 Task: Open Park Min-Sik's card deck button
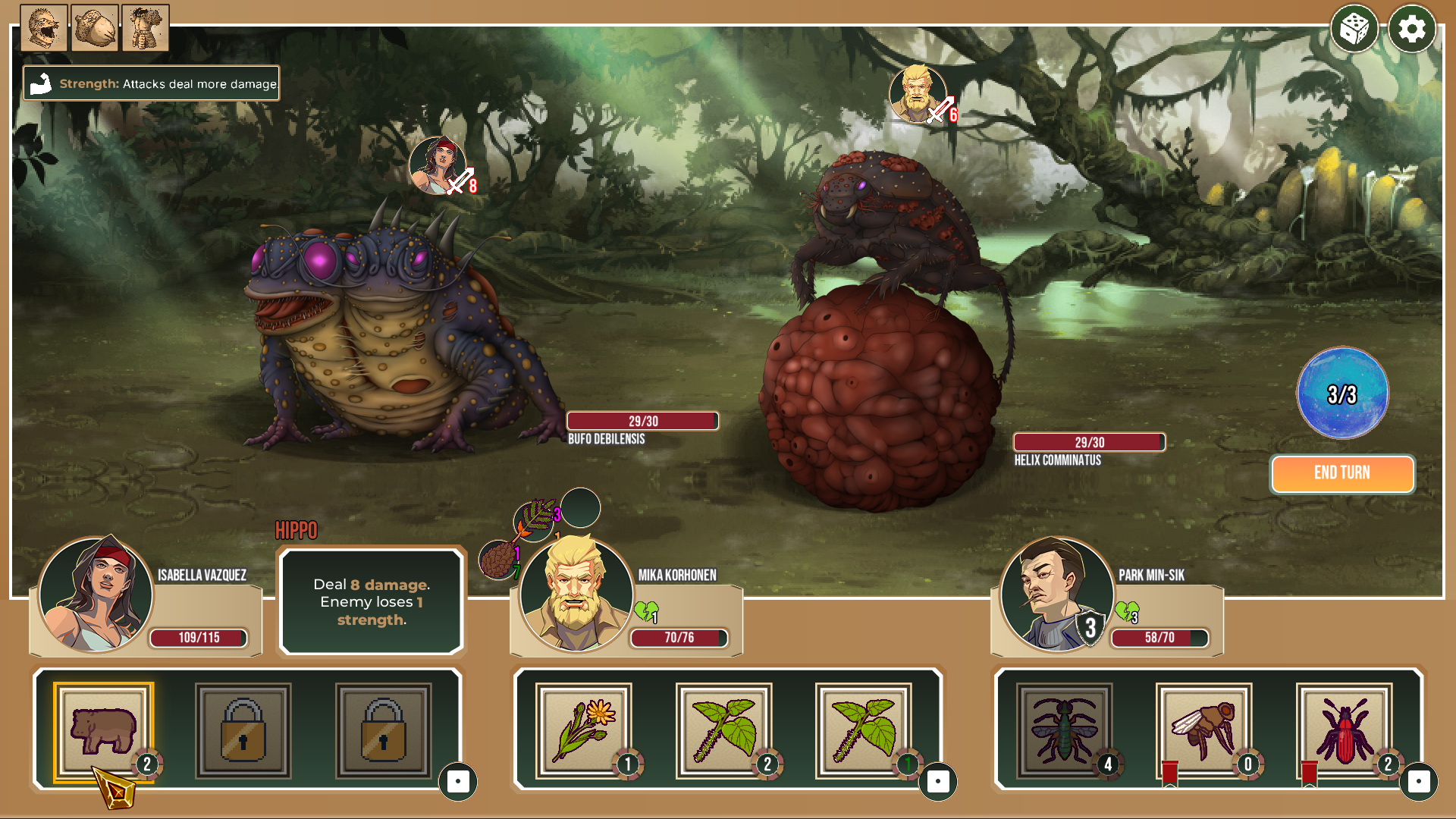pyautogui.click(x=1419, y=782)
